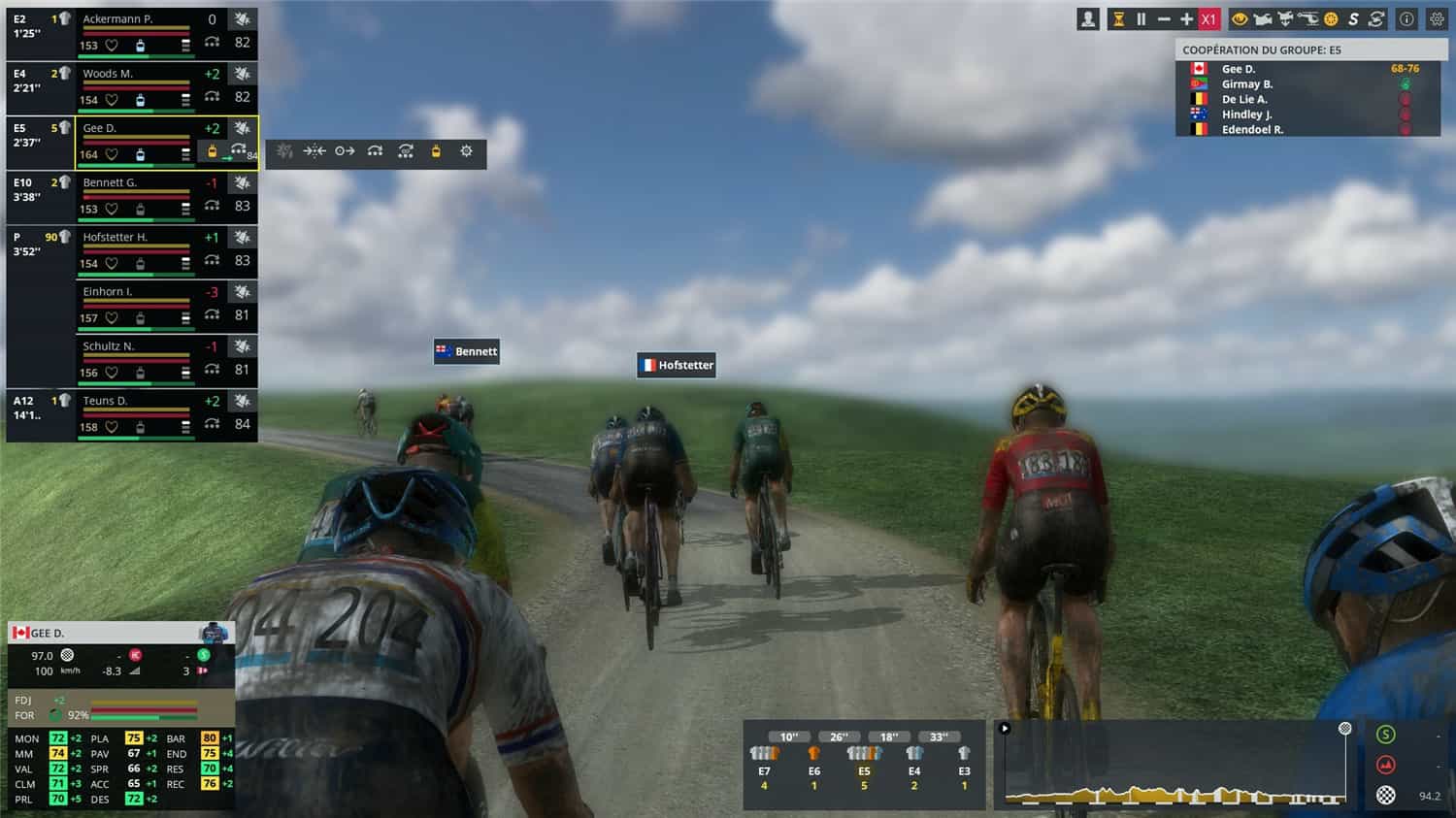The width and height of the screenshot is (1456, 818).
Task: Open the race information panel via the i icon
Action: pos(1406,18)
